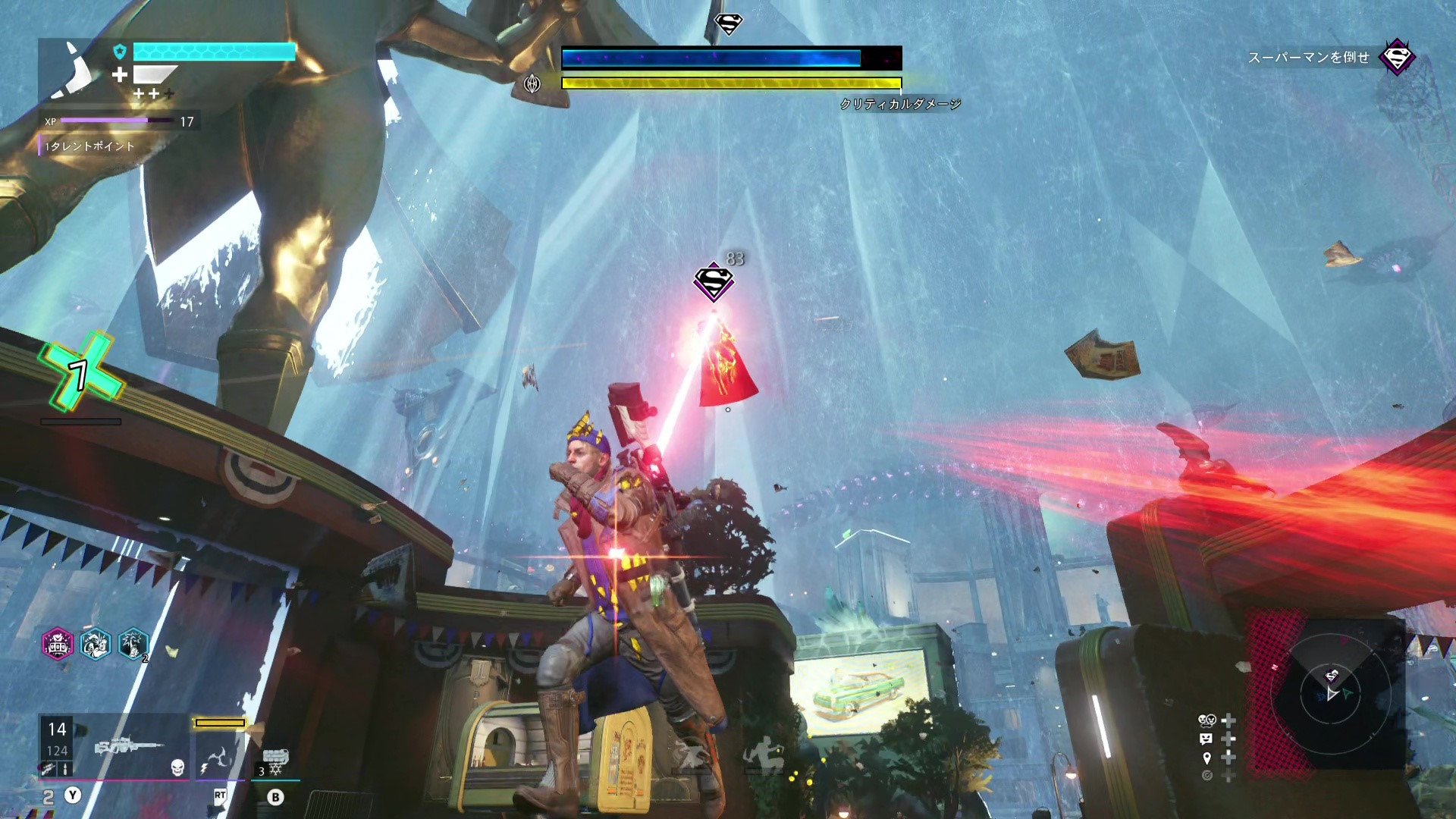This screenshot has height=819, width=1456.
Task: Open the 1タレントポイント talent notification
Action: click(89, 146)
